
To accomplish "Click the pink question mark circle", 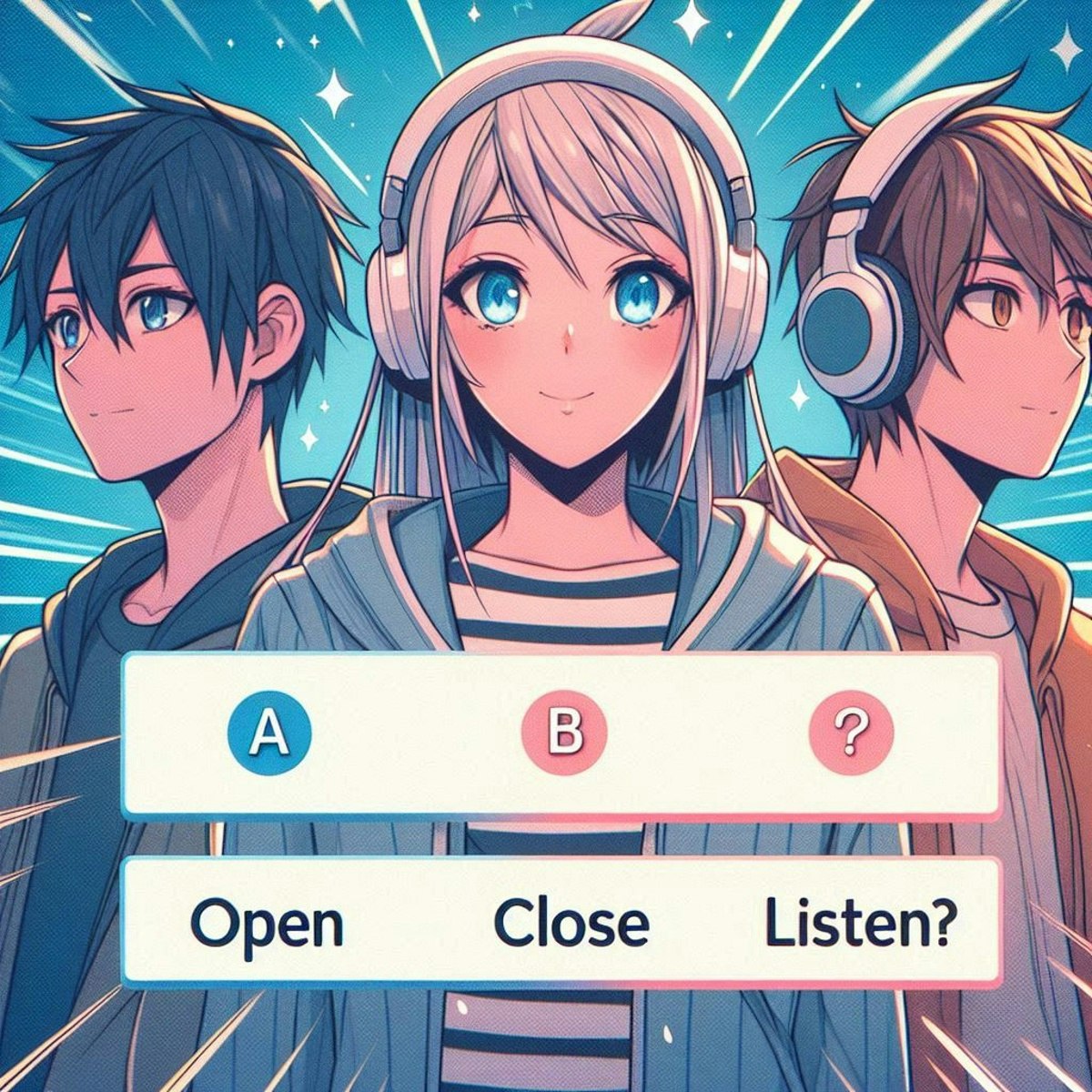I will [851, 734].
